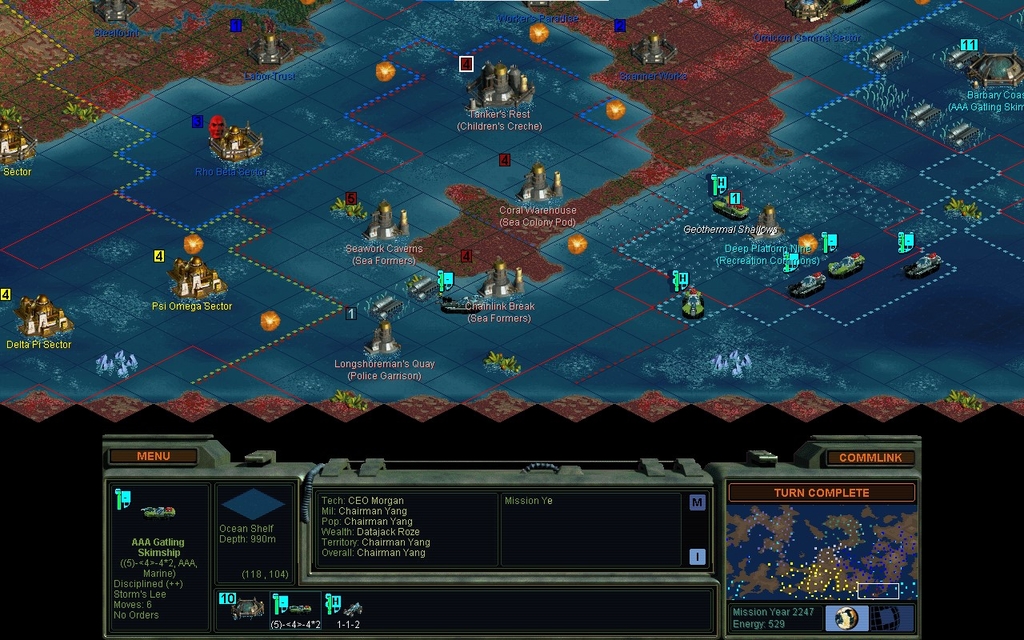Open the COMMLINK panel
The height and width of the screenshot is (640, 1024).
click(x=870, y=457)
